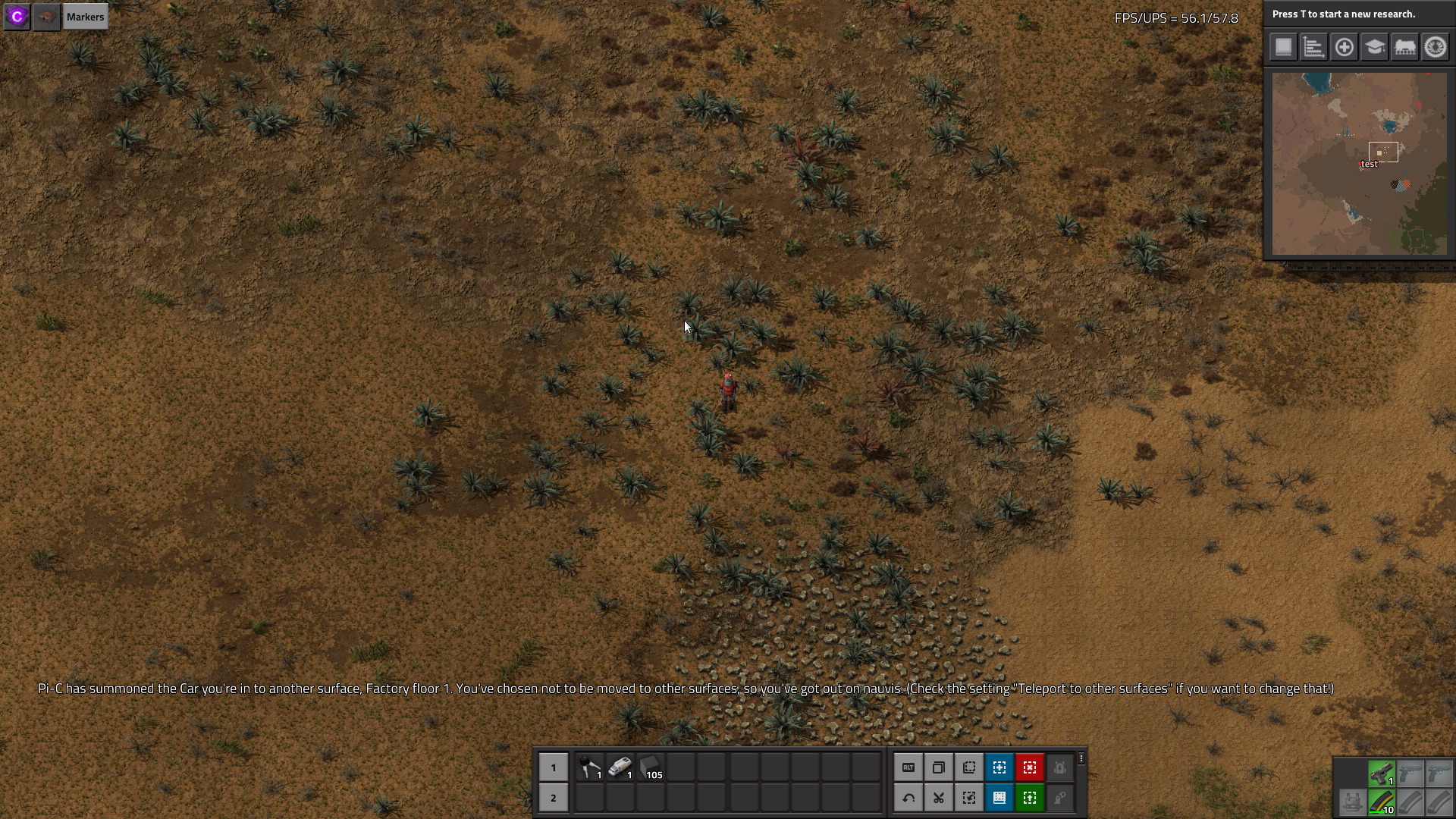Viewport: 1456px width, 819px height.
Task: Open the laurel wreath achievements button
Action: click(x=1435, y=47)
